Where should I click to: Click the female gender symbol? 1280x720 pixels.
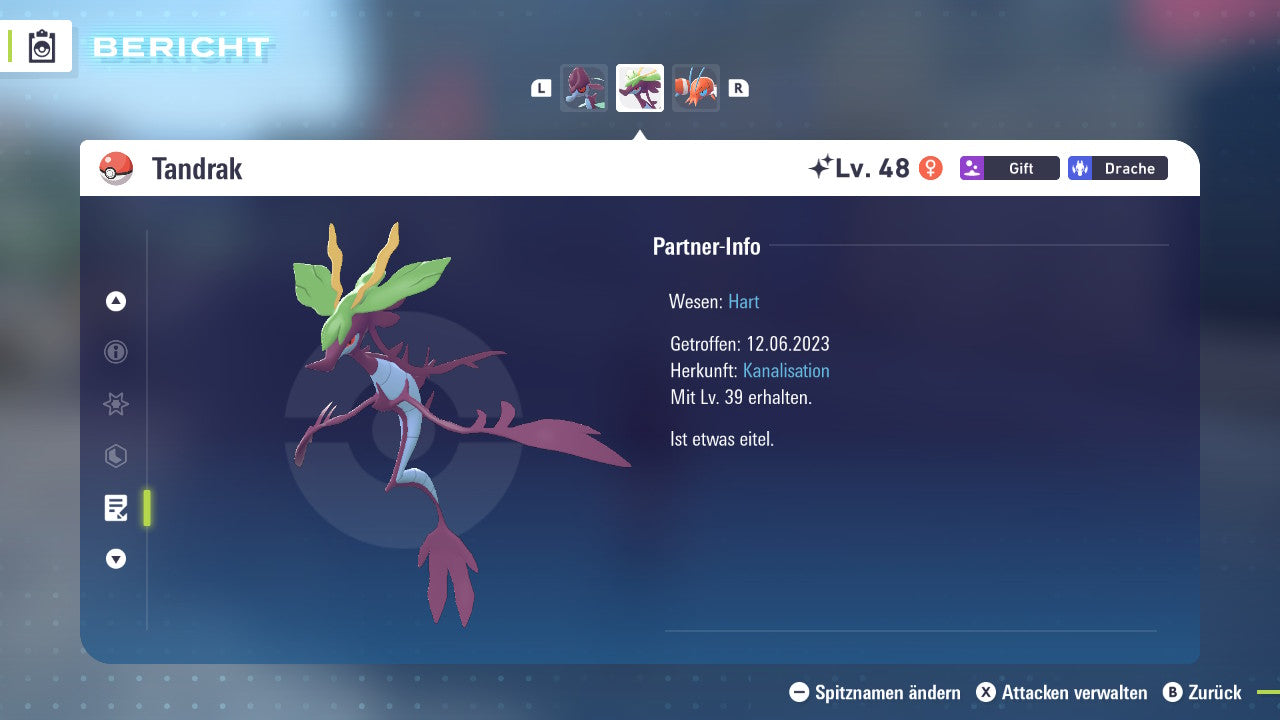931,168
